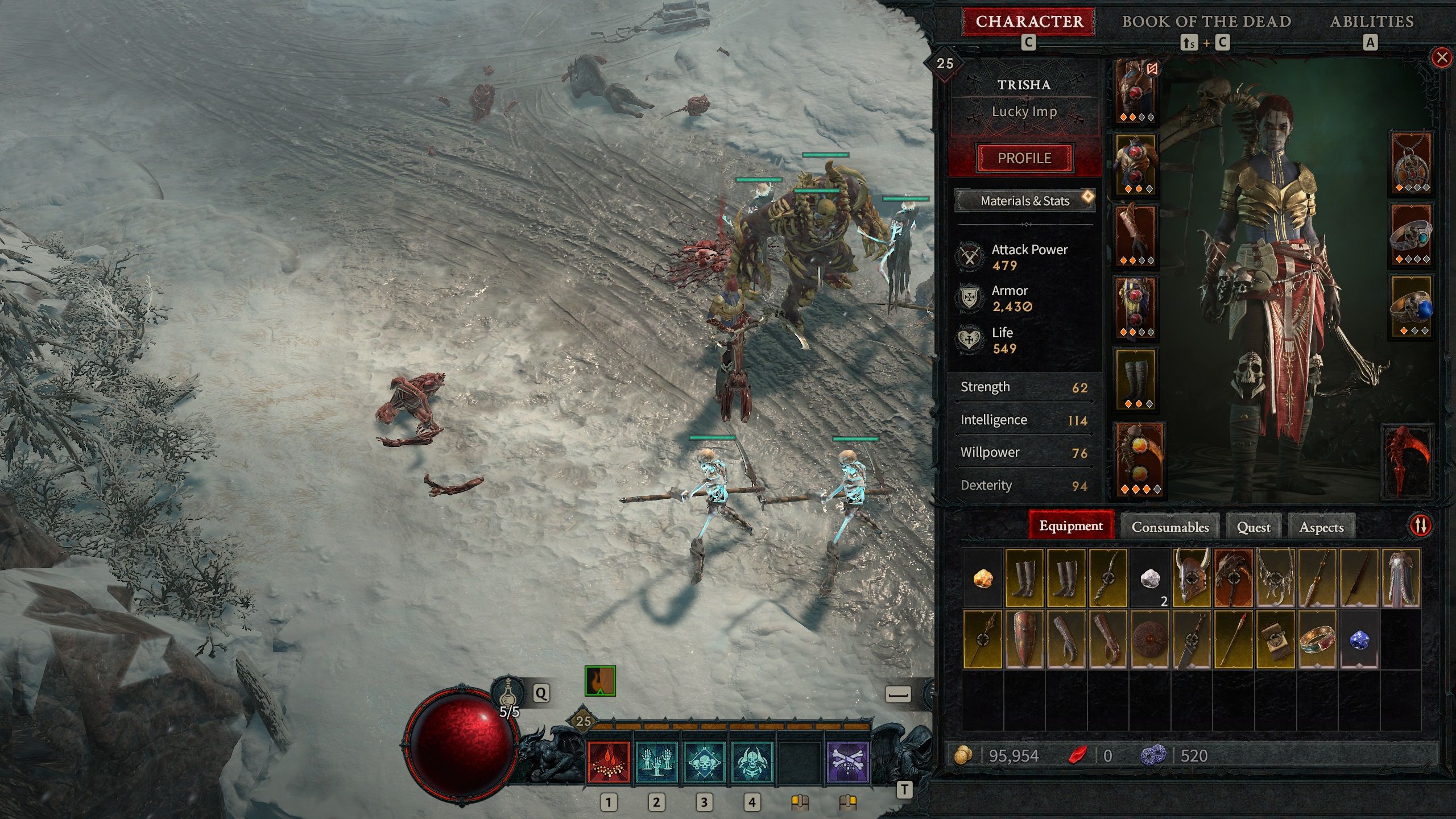The width and height of the screenshot is (1456, 819).
Task: Activate the red blood skill in slot one
Action: click(x=609, y=762)
